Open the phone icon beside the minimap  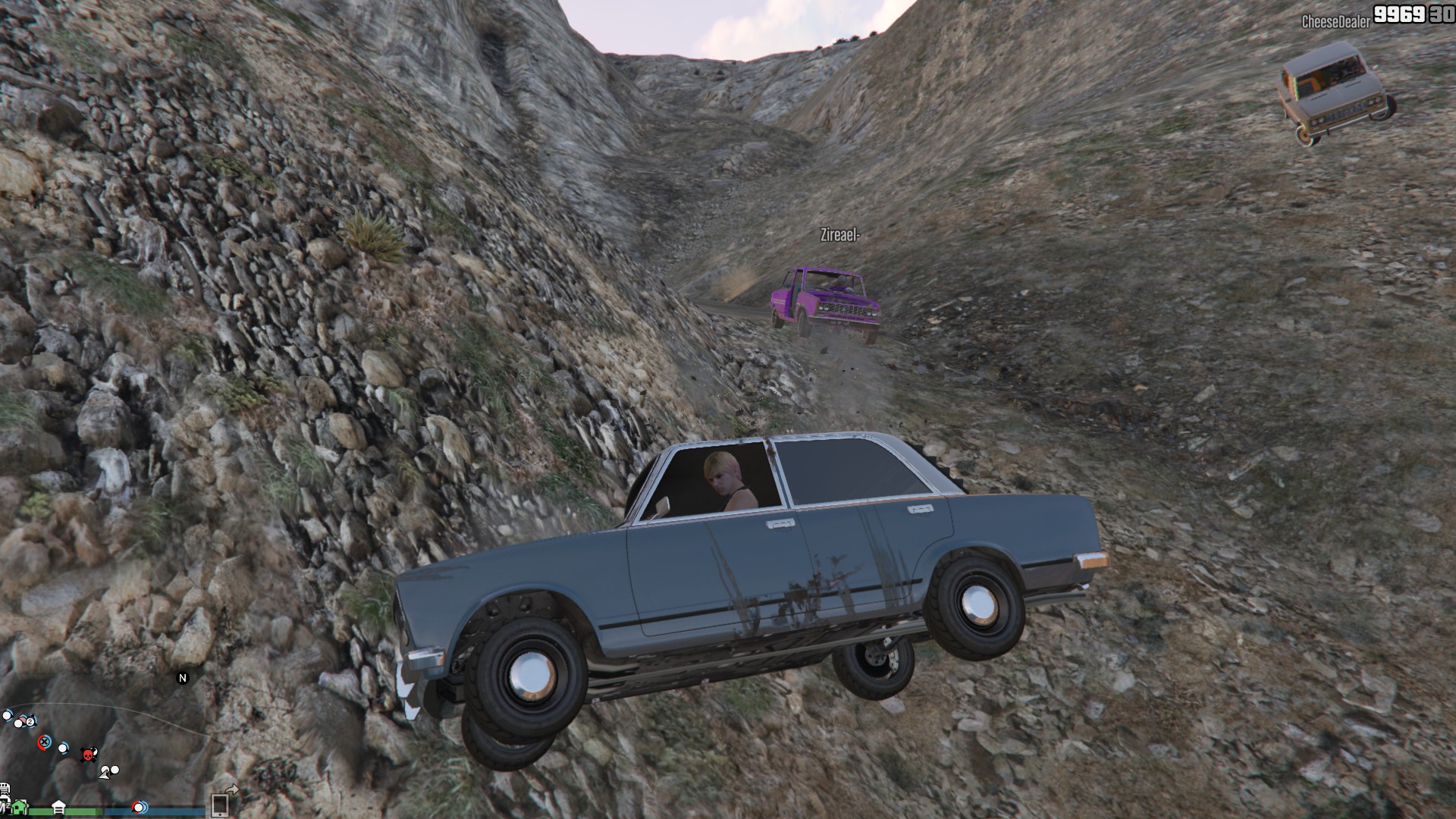coord(220,804)
